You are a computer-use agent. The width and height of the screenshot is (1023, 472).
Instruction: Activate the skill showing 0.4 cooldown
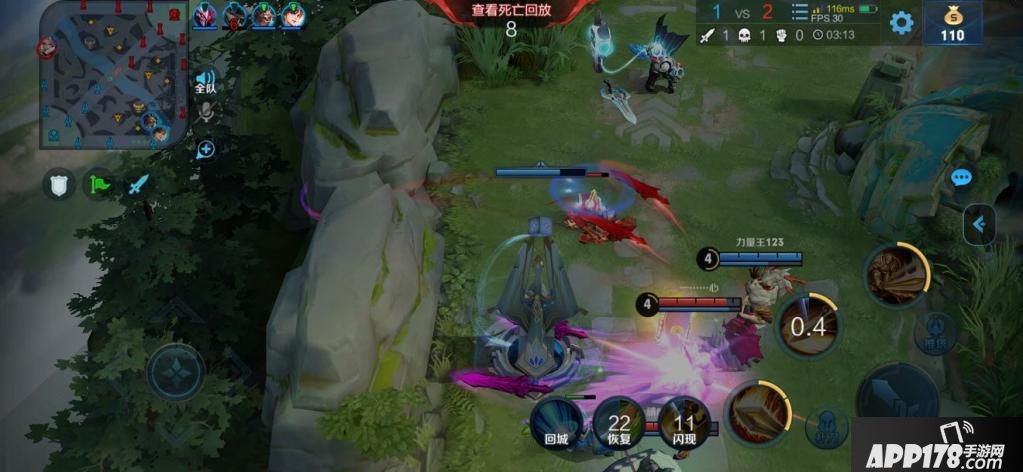pos(808,325)
